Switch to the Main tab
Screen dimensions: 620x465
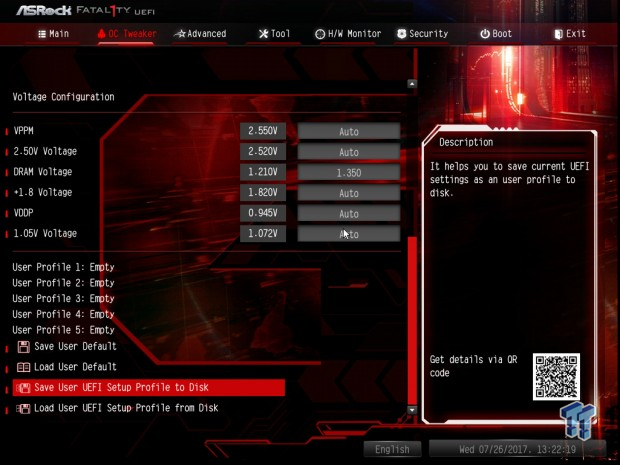click(53, 33)
